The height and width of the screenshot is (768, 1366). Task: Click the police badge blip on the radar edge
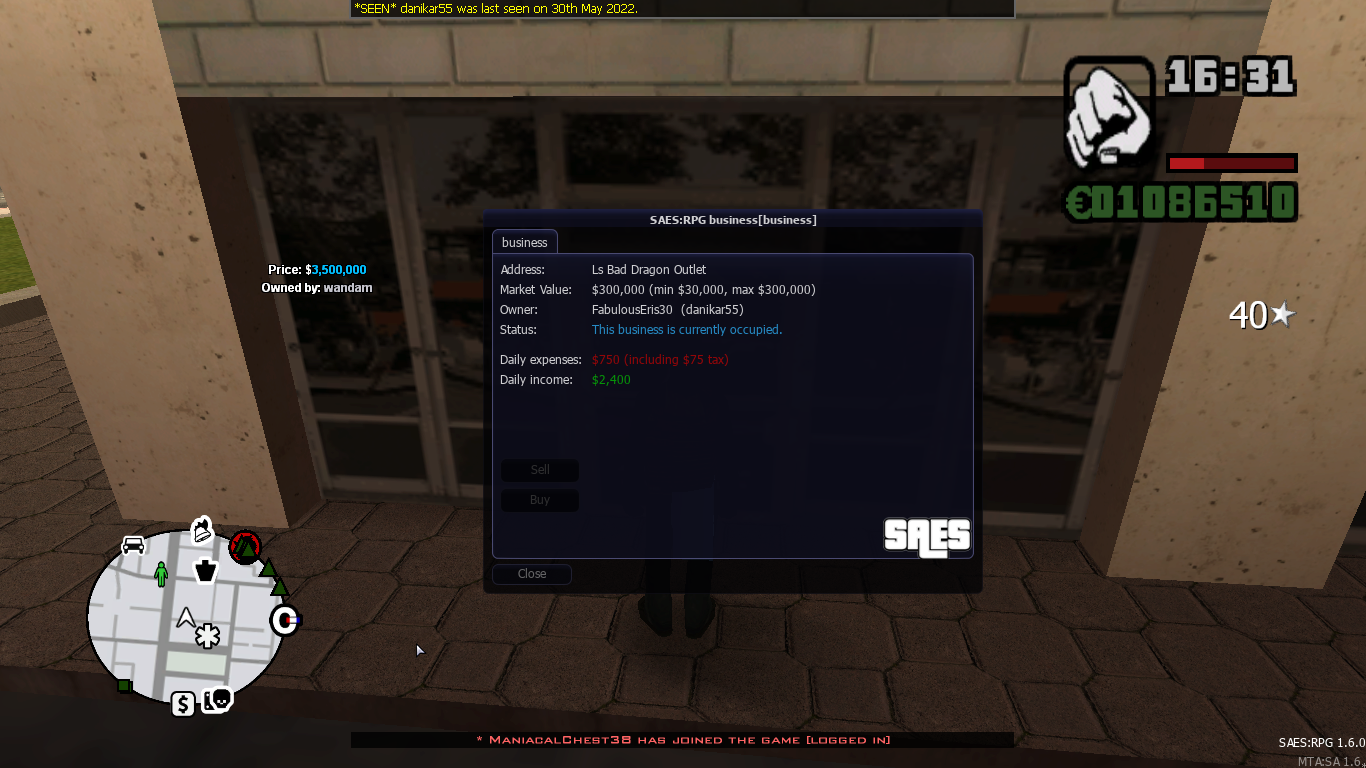point(284,620)
